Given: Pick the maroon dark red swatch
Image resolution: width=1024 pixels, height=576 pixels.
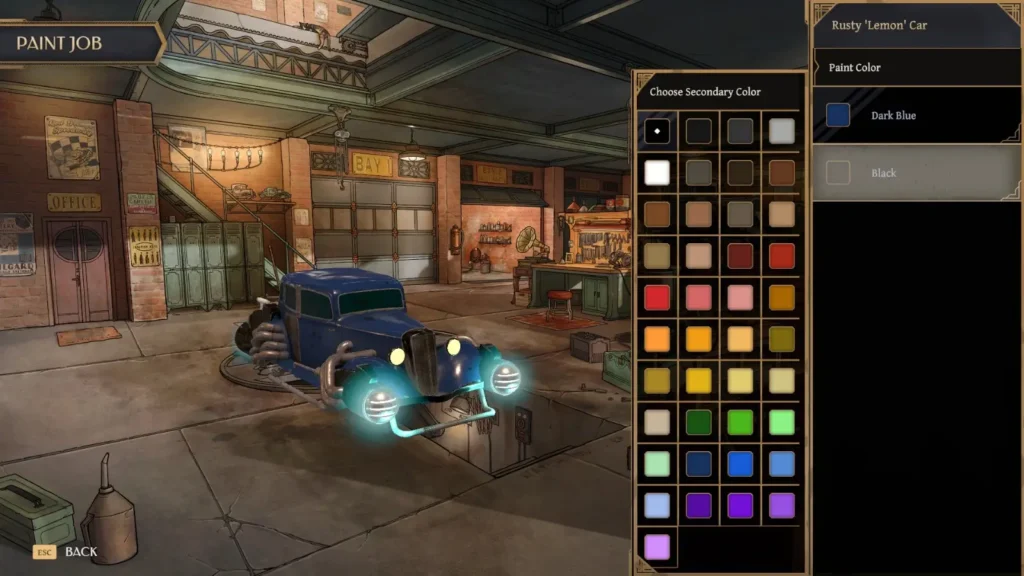Looking at the screenshot, I should [740, 256].
